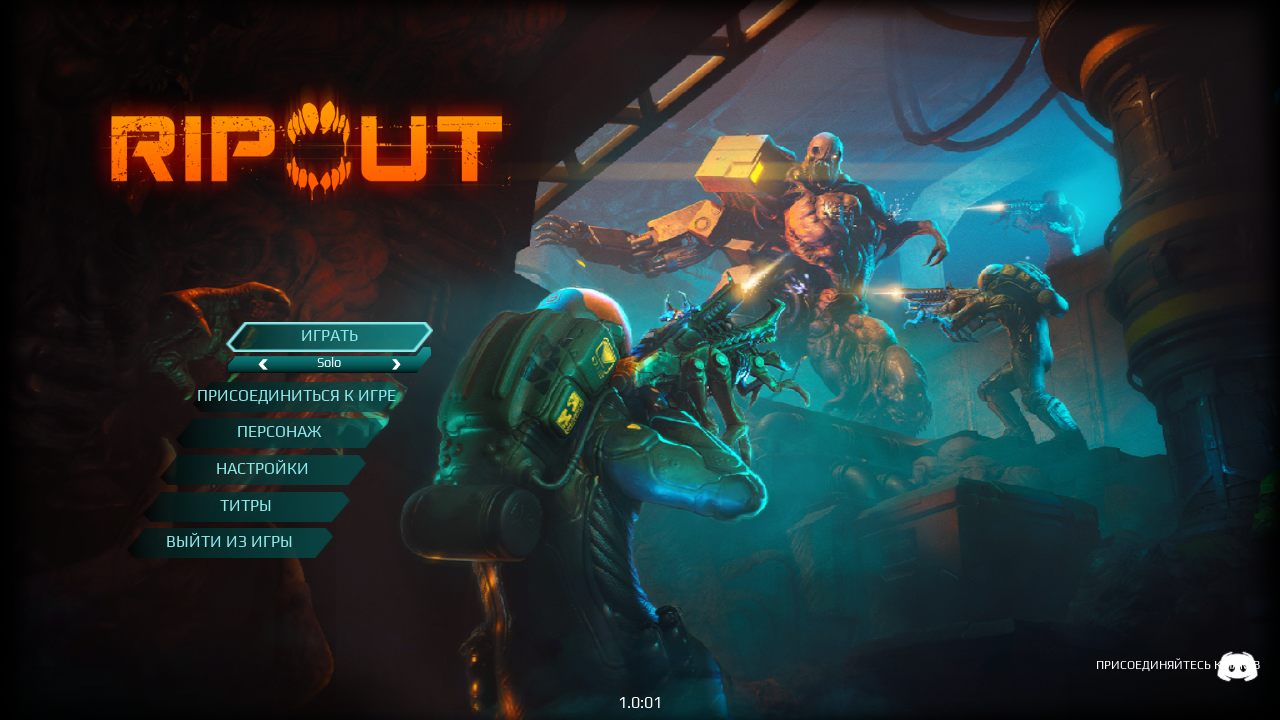1280x720 pixels.
Task: Click the right arrow to change game mode
Action: [x=396, y=364]
